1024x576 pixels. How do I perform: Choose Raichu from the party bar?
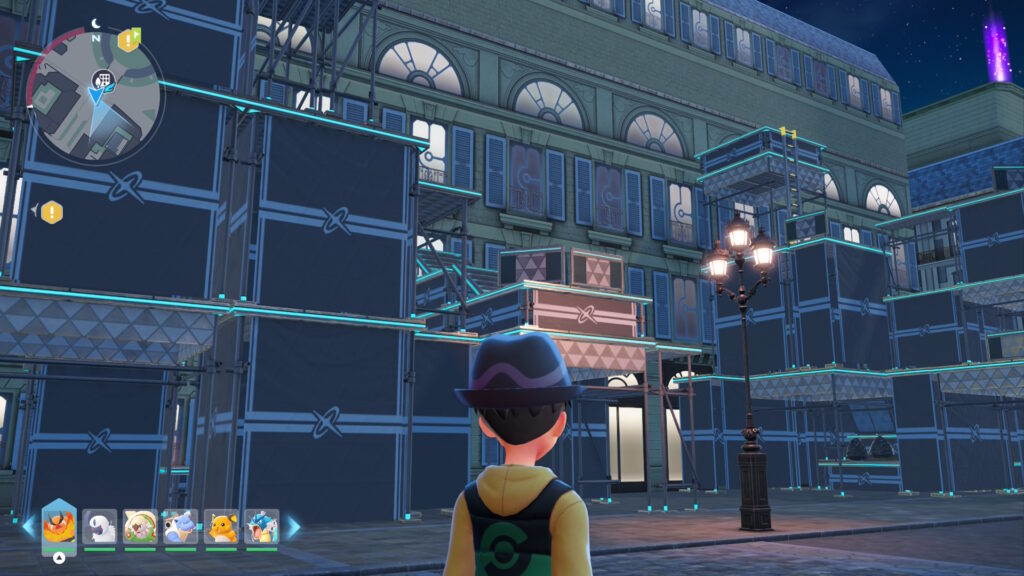click(x=221, y=526)
